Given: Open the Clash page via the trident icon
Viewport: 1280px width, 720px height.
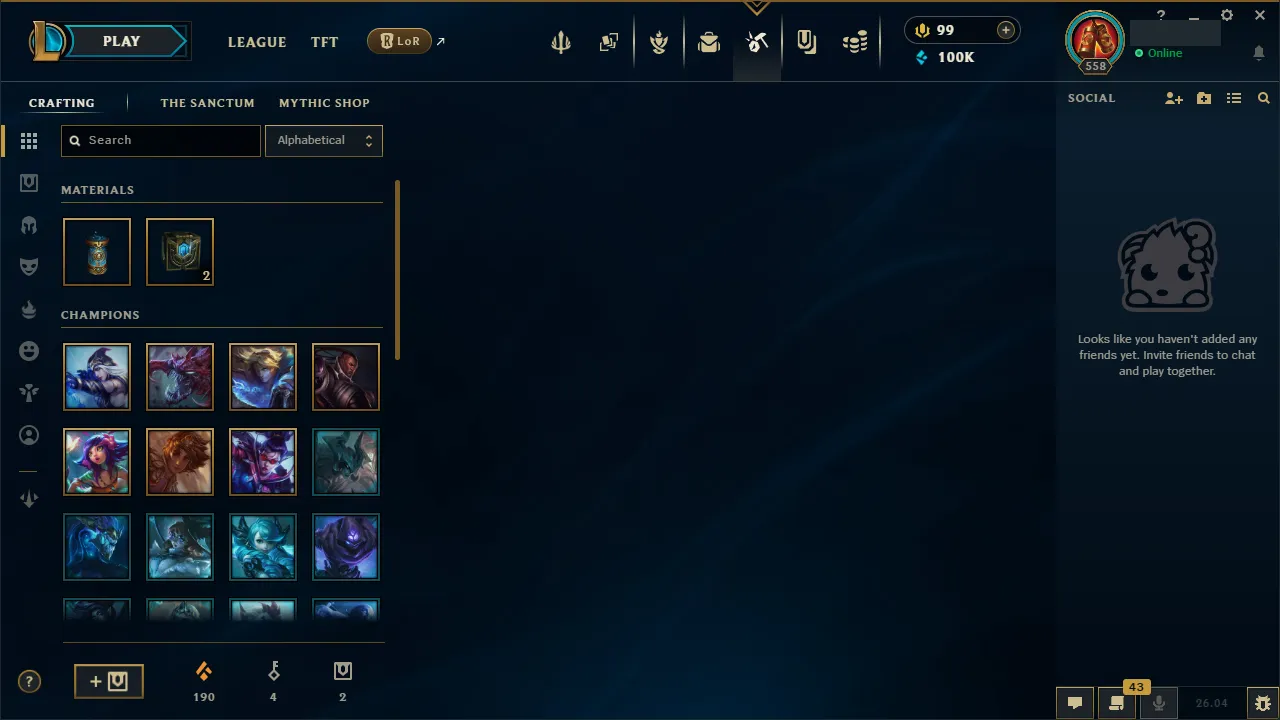Looking at the screenshot, I should coord(561,41).
